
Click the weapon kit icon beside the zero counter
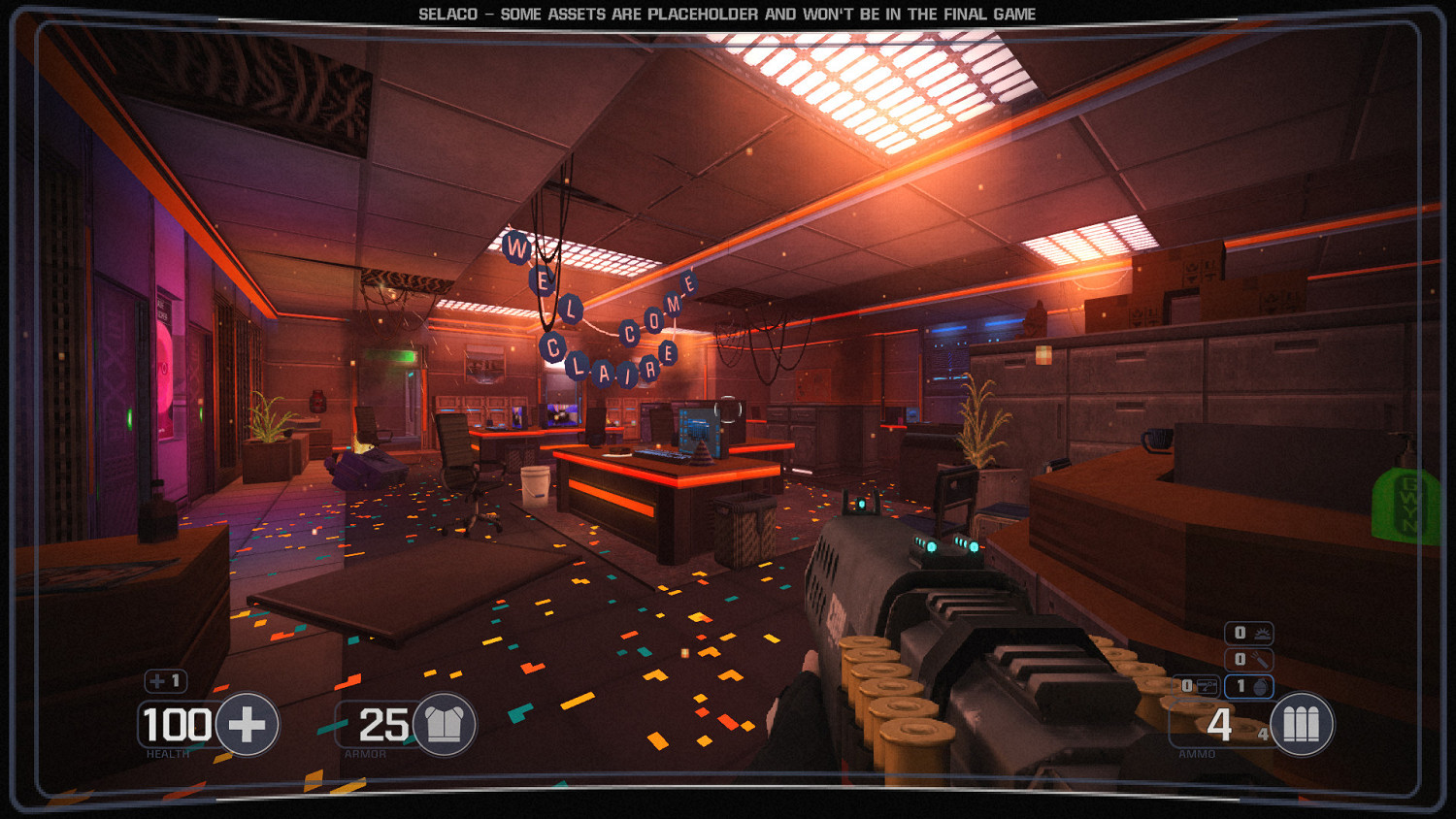pyautogui.click(x=1206, y=684)
